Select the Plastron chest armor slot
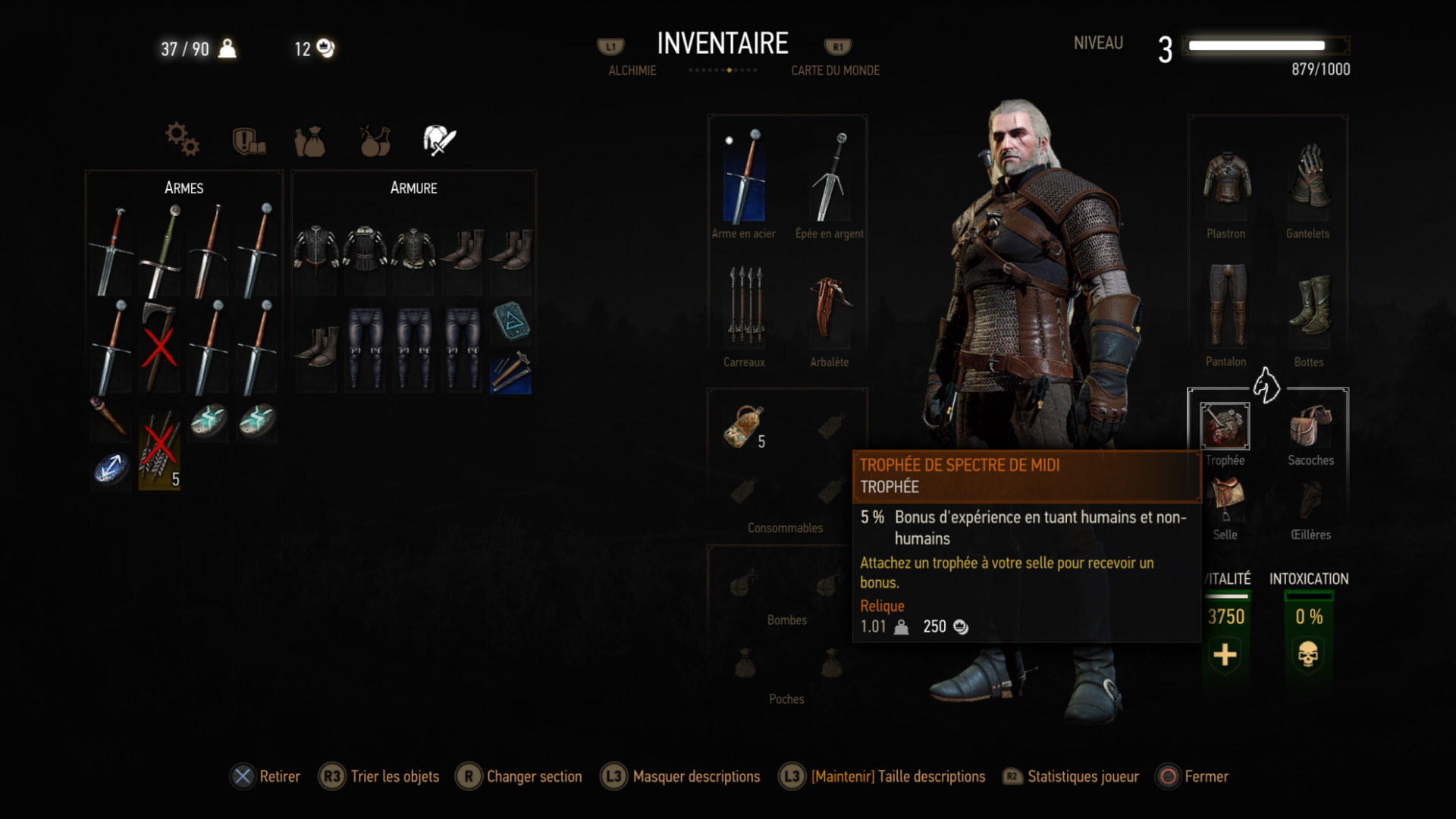Image resolution: width=1456 pixels, height=819 pixels. 1226,179
